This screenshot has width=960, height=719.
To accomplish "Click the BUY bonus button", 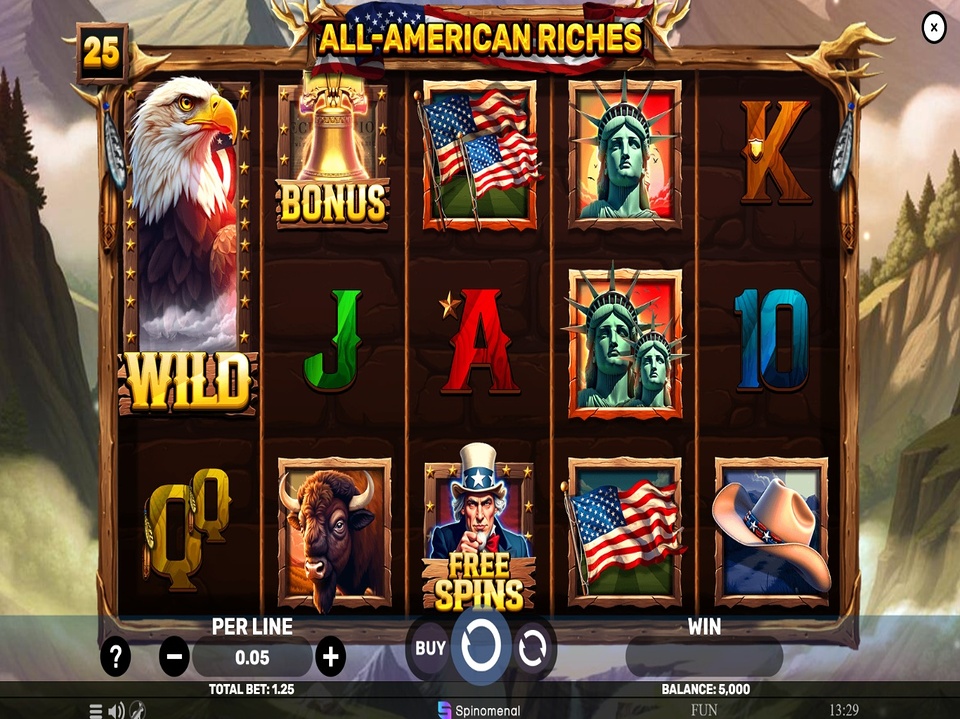I will [430, 648].
